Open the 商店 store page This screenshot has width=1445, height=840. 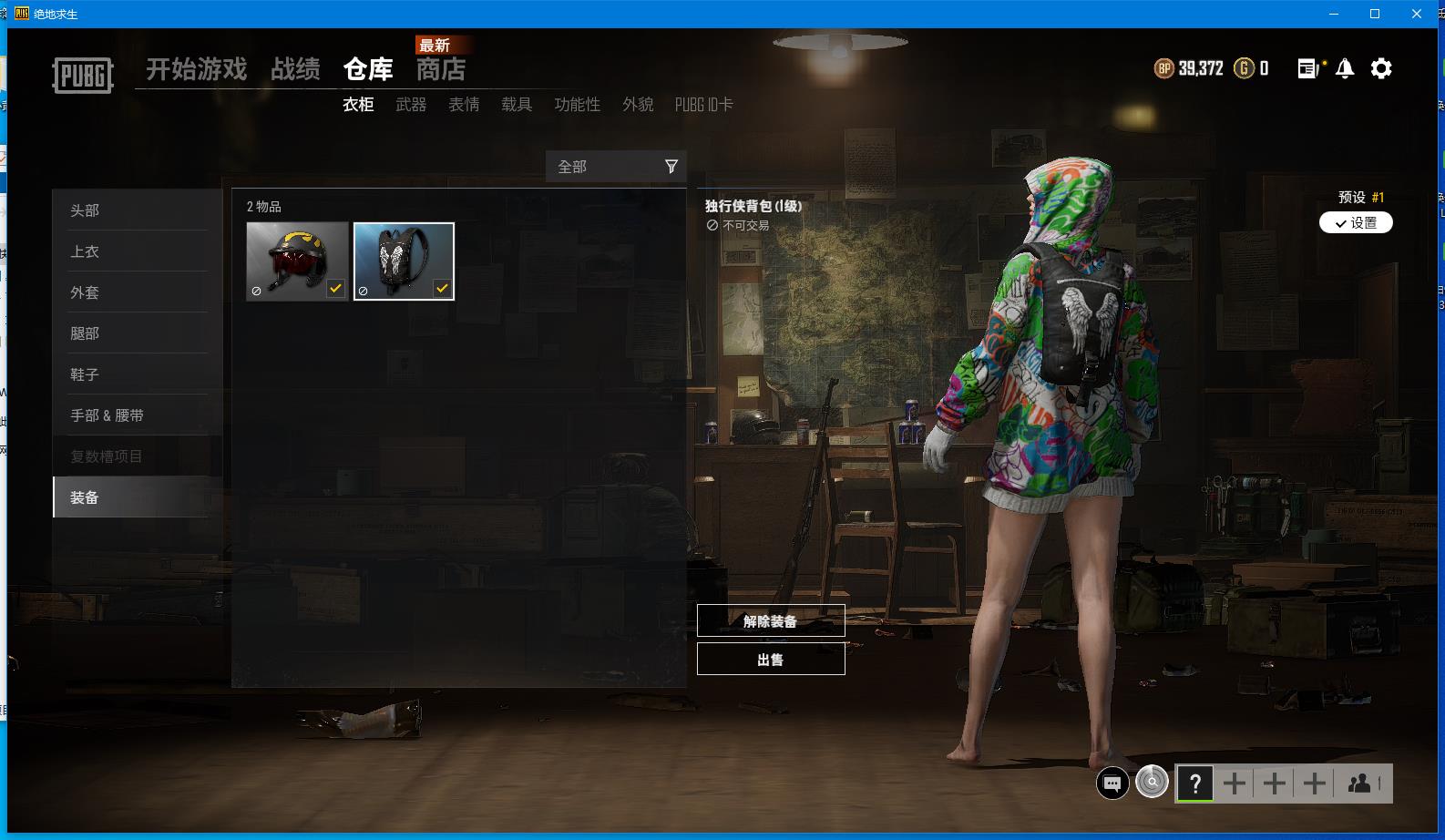pyautogui.click(x=441, y=69)
